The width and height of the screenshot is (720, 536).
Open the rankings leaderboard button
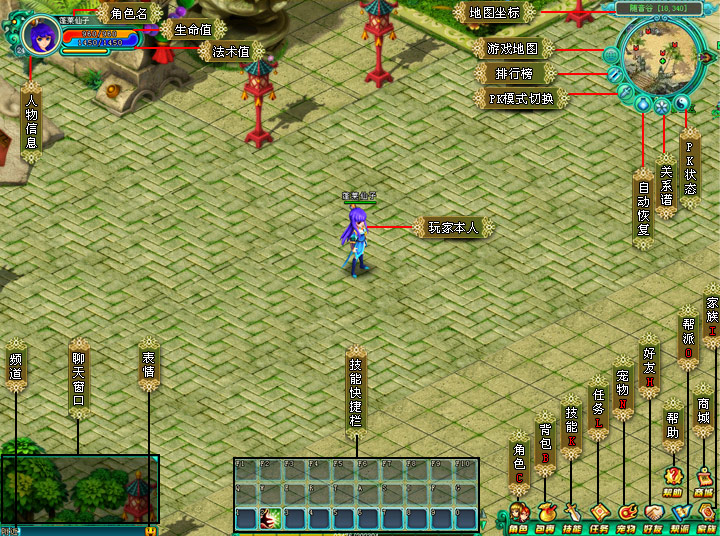point(616,75)
